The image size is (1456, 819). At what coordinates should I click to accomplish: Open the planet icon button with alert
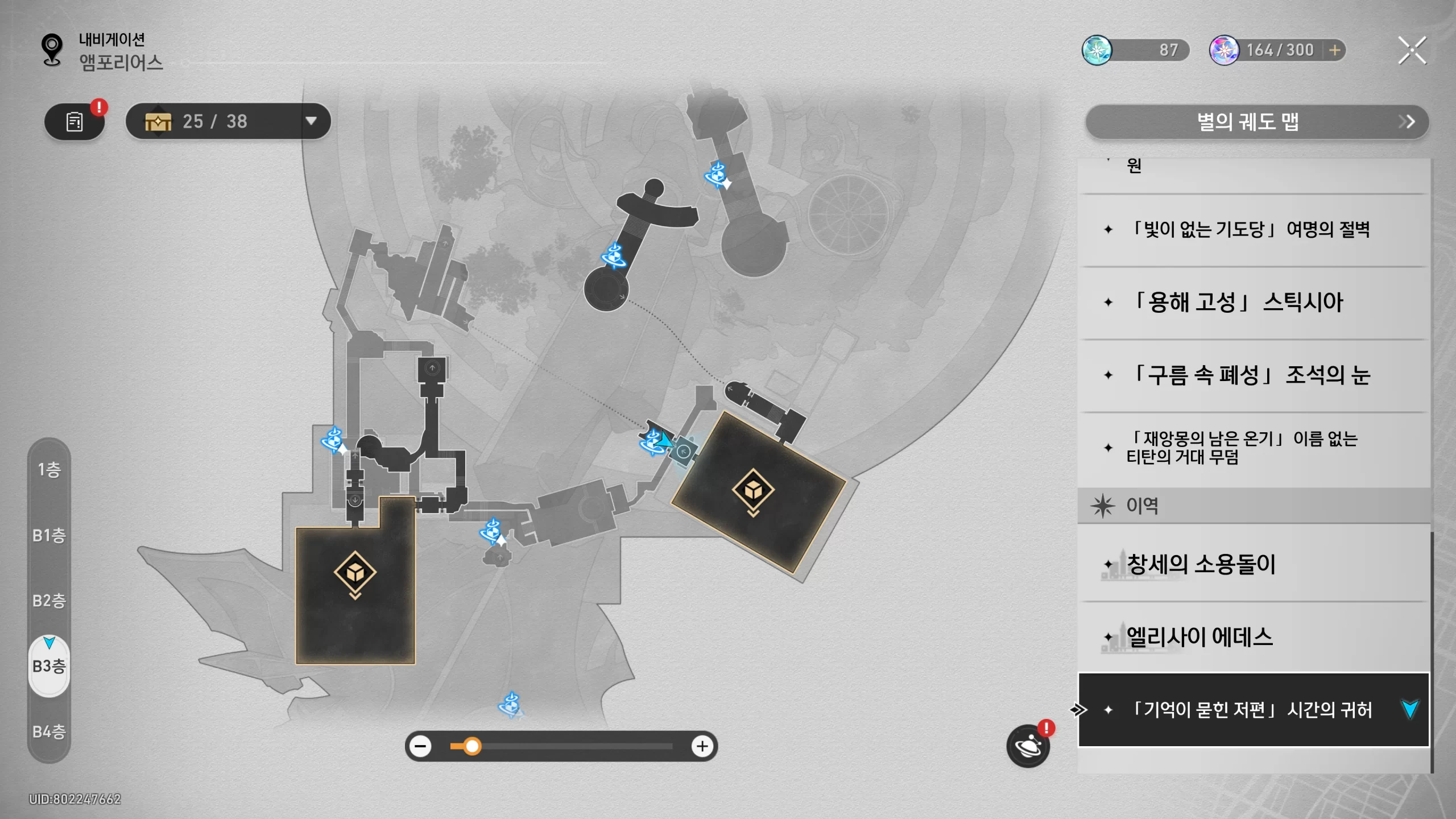click(1028, 746)
